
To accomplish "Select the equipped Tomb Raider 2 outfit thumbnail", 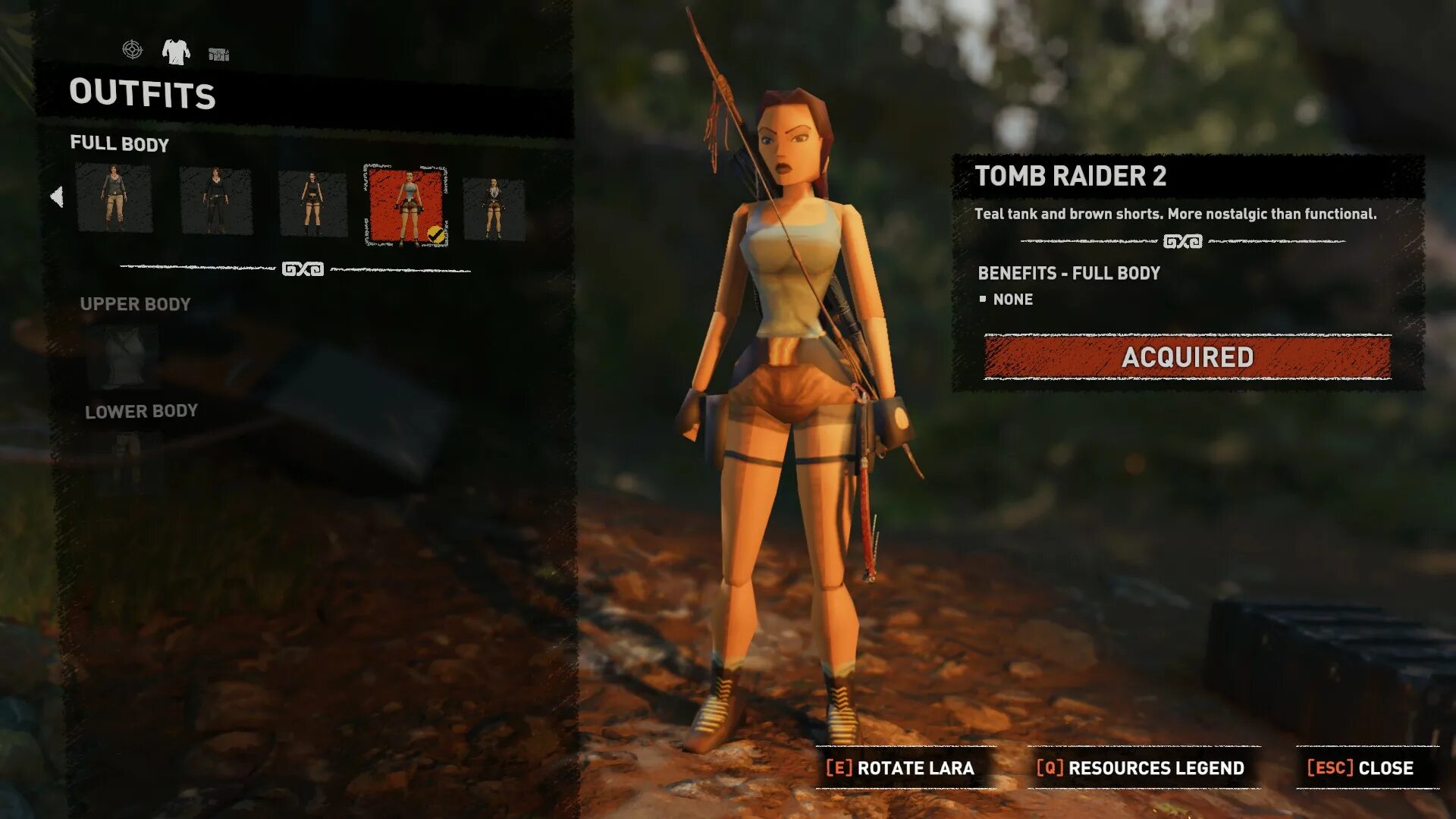I will point(406,206).
